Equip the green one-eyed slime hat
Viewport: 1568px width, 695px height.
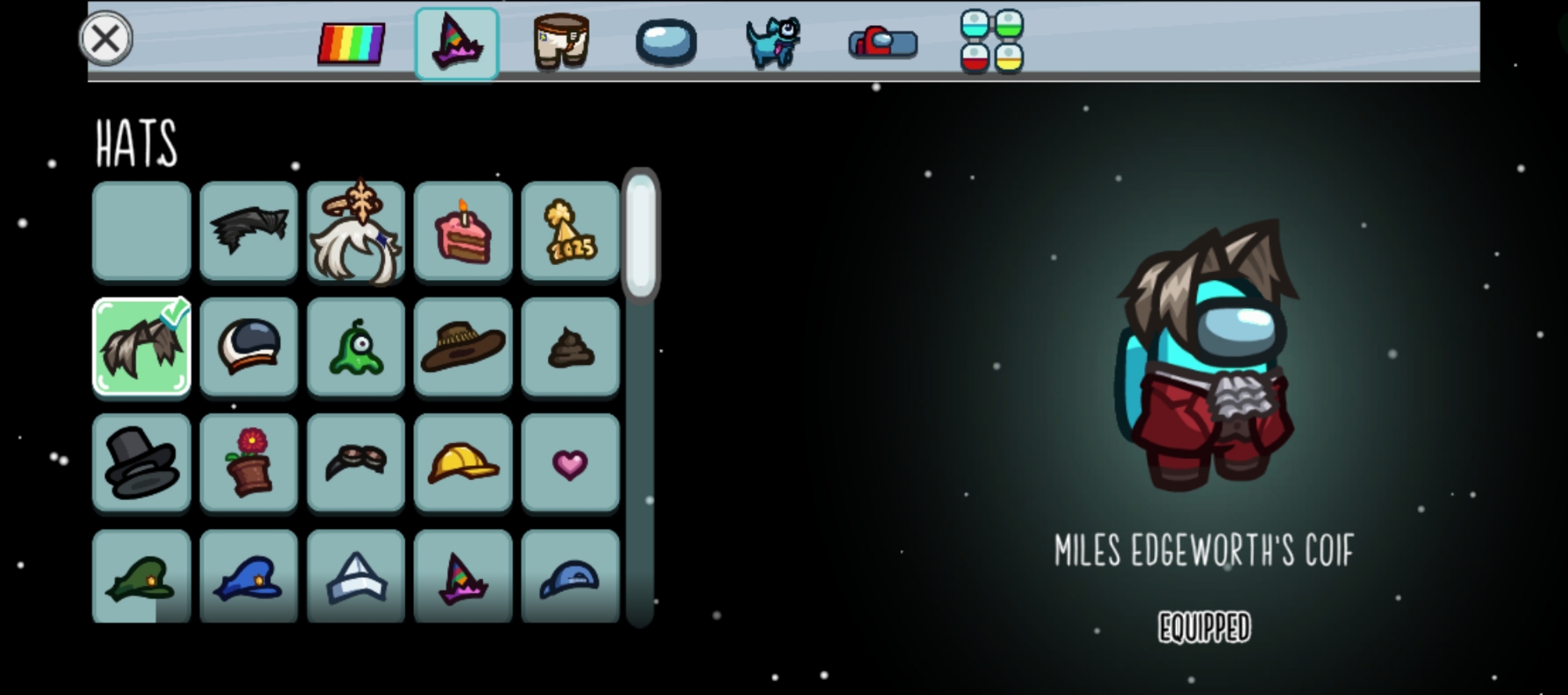(356, 347)
